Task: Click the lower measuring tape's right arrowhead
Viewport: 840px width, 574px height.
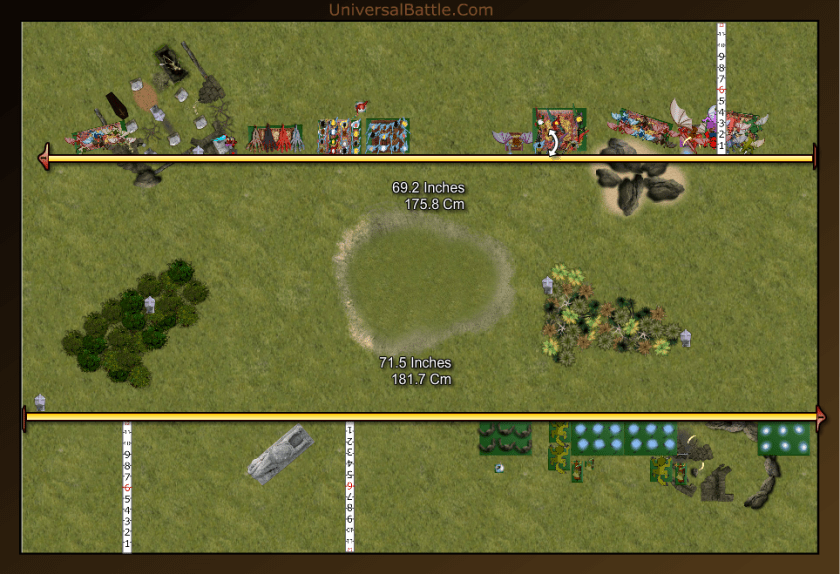Action: pyautogui.click(x=822, y=418)
